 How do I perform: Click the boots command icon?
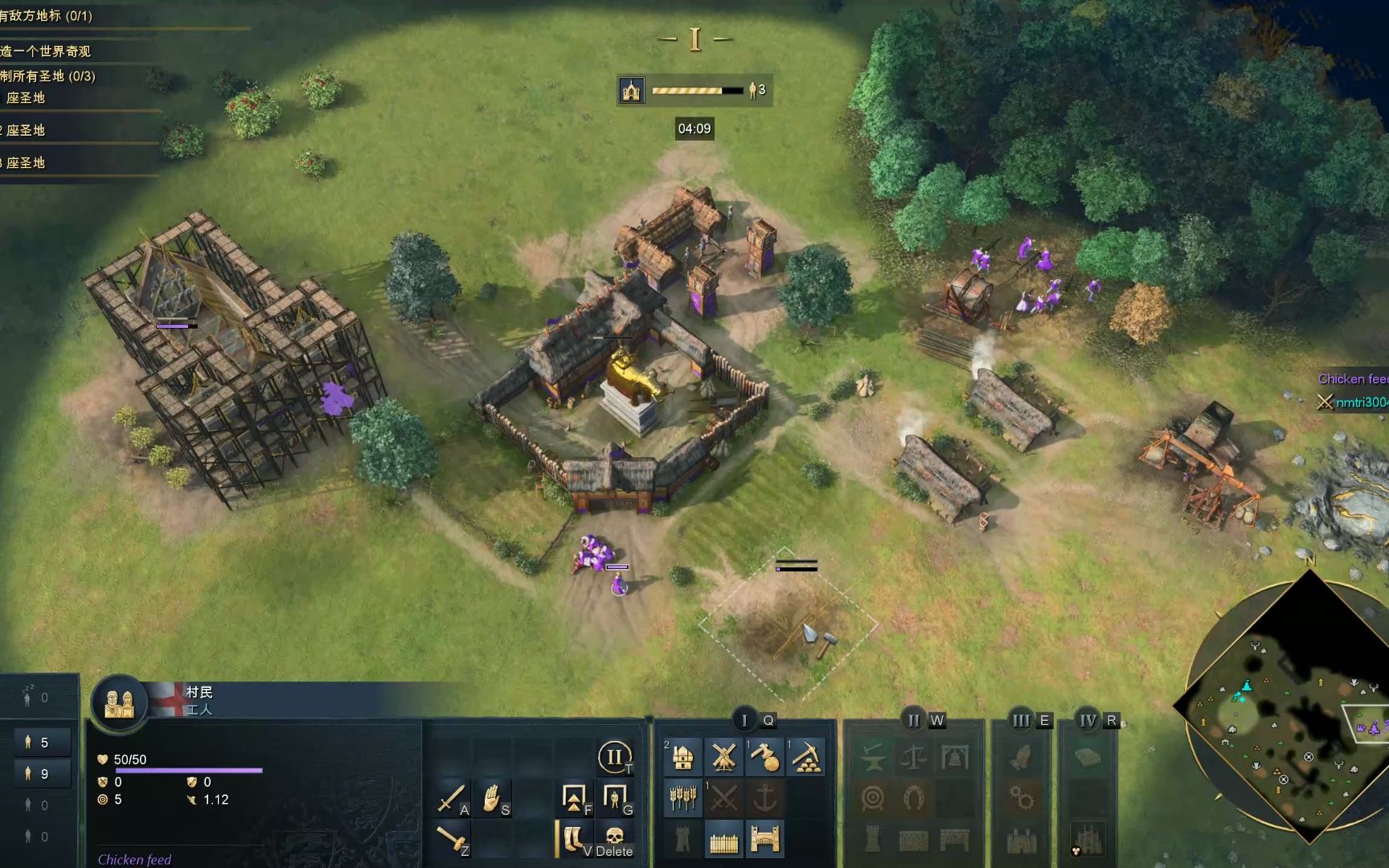(573, 840)
